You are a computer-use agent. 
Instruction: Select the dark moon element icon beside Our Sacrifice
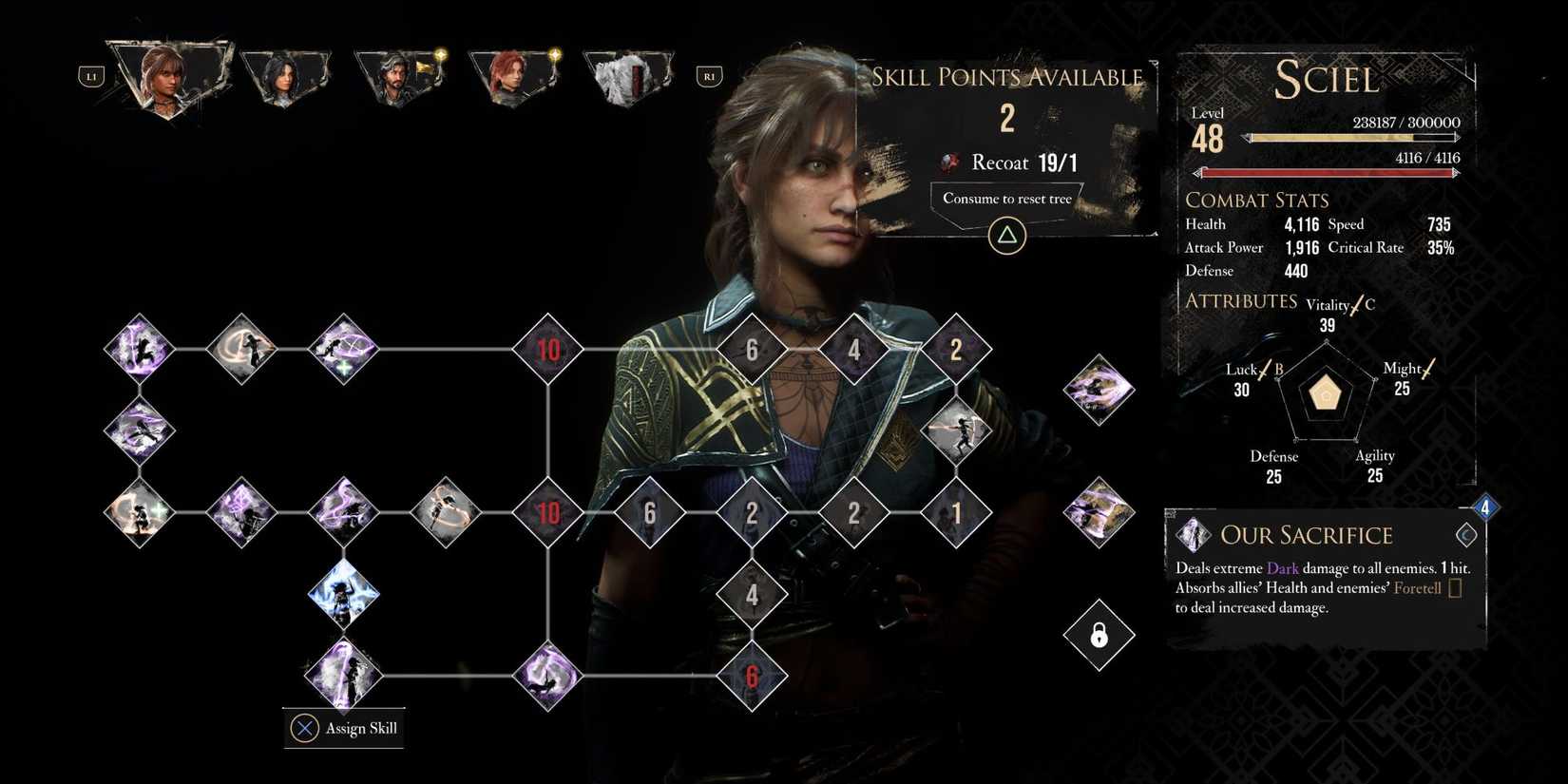pos(1464,535)
